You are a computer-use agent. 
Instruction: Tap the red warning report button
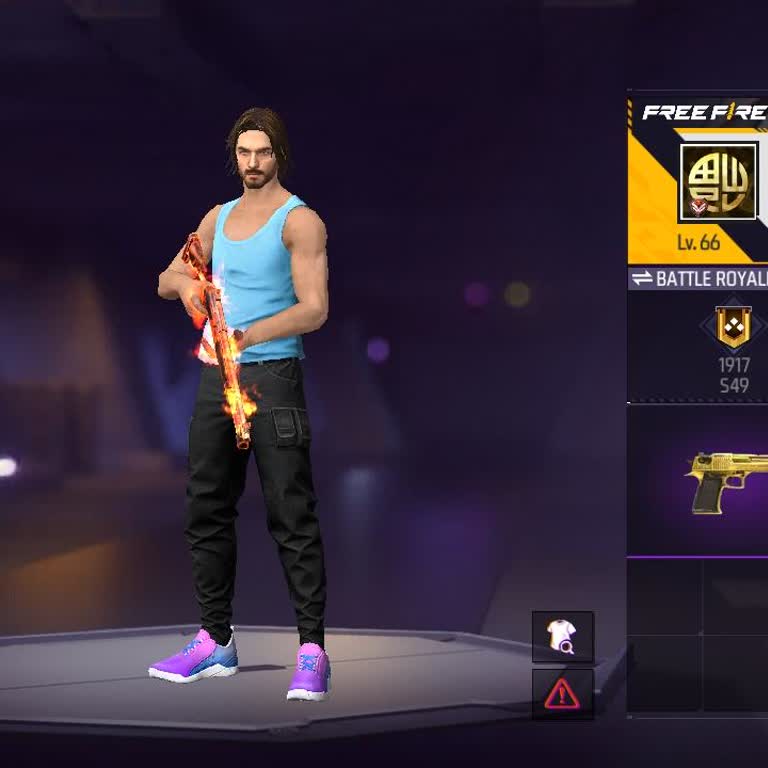tap(562, 693)
